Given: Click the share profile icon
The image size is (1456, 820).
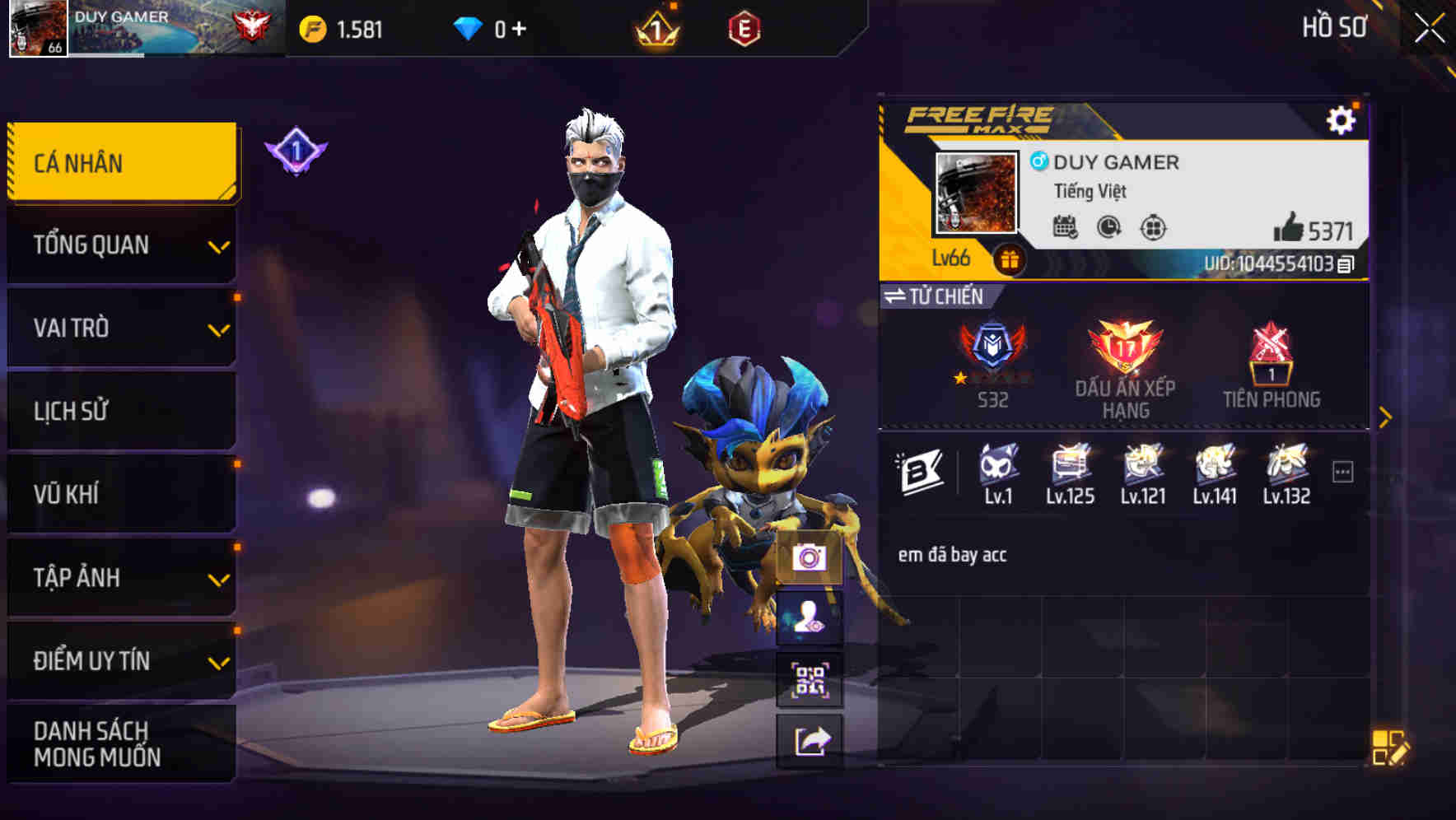Looking at the screenshot, I should 810,739.
